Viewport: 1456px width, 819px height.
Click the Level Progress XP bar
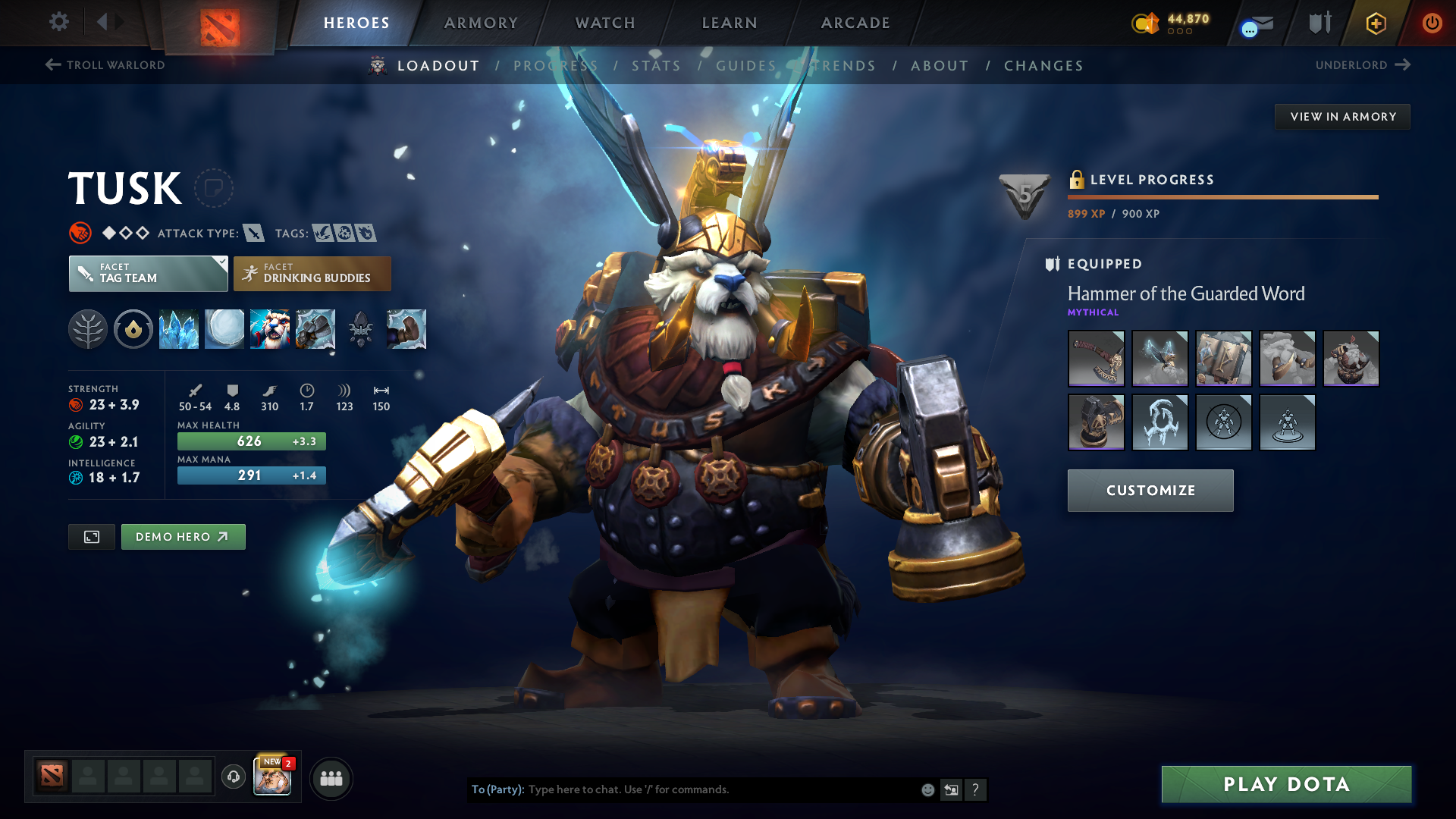1222,197
